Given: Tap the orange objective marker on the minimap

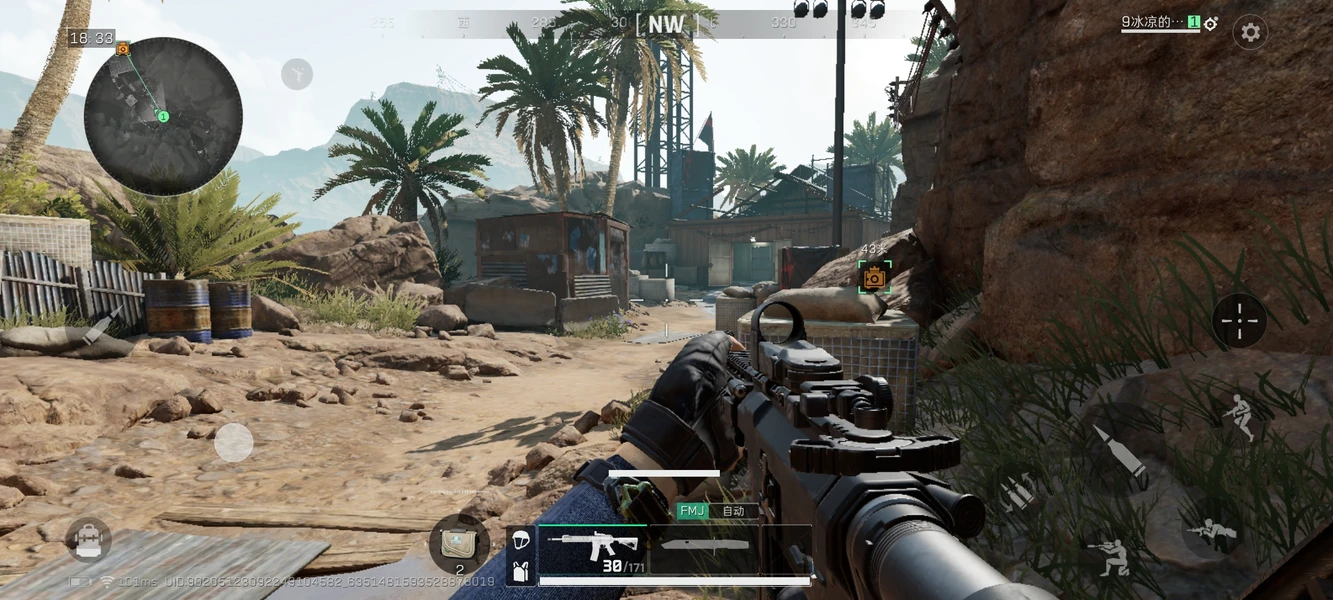Looking at the screenshot, I should [123, 48].
